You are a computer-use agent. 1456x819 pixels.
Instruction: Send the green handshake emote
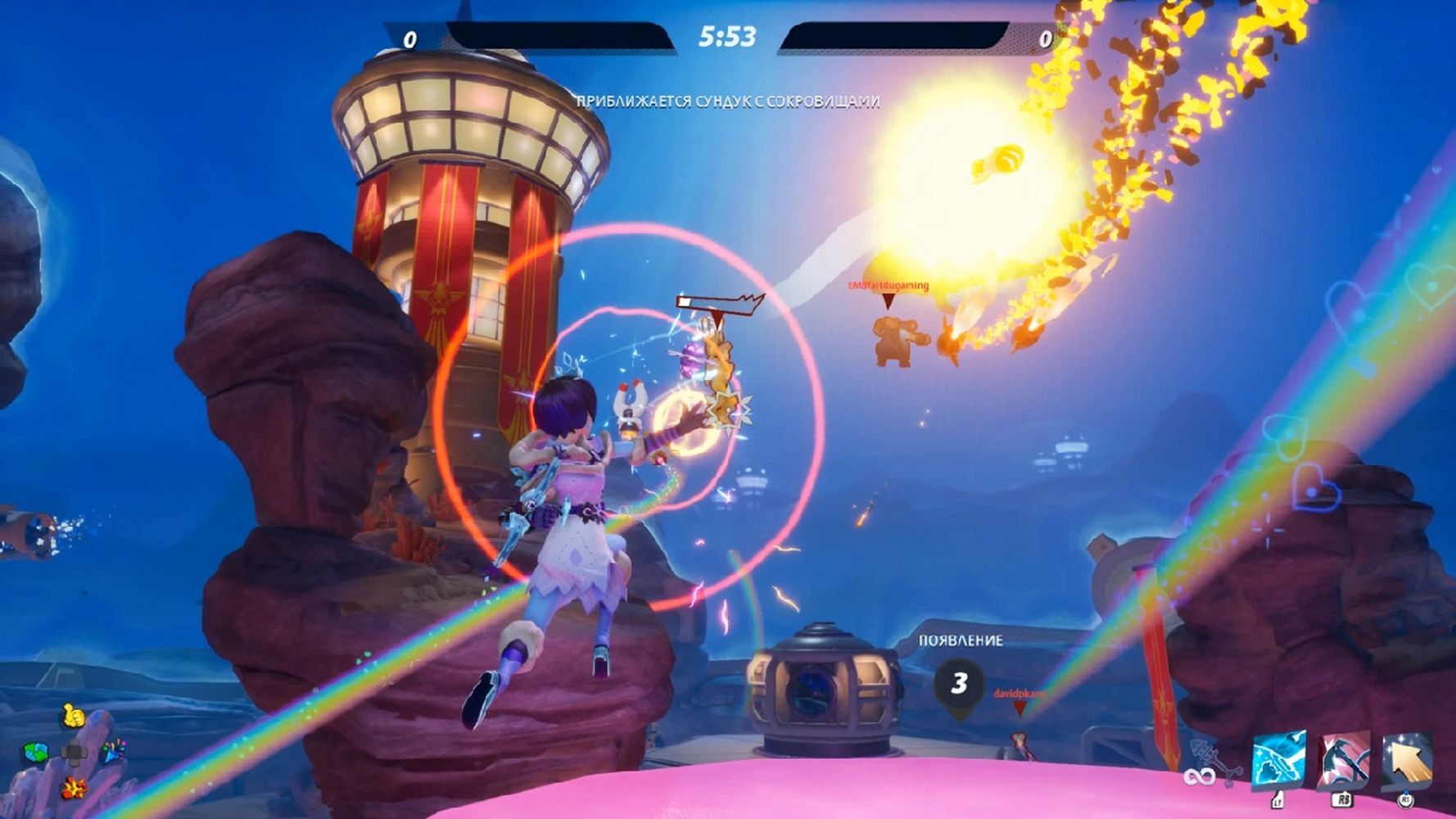click(35, 752)
